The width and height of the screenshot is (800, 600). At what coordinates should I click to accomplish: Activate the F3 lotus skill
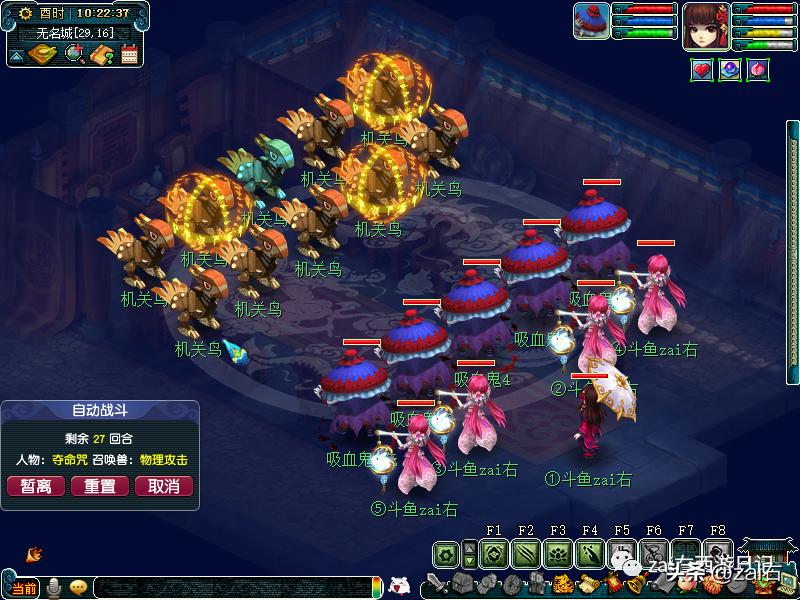click(558, 553)
